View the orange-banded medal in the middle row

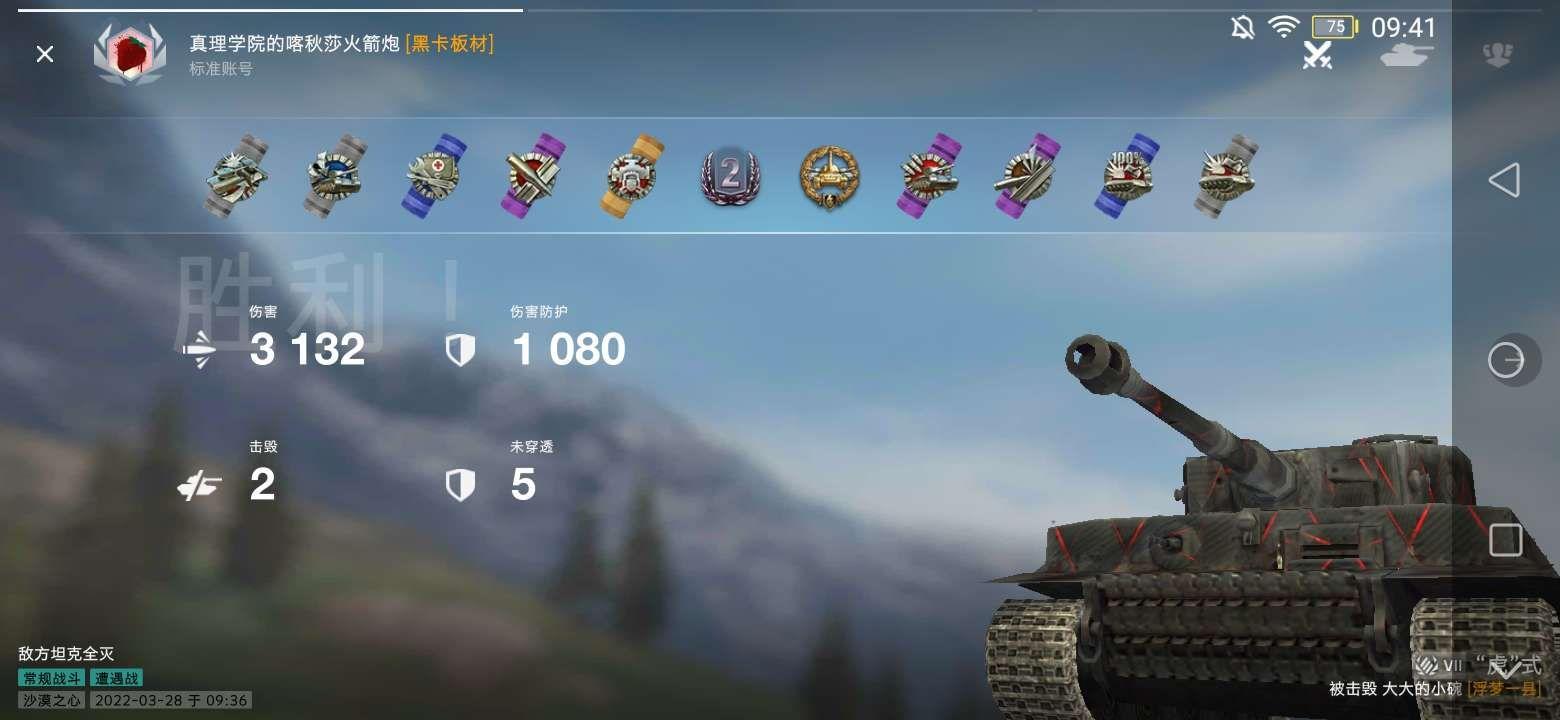coord(631,178)
